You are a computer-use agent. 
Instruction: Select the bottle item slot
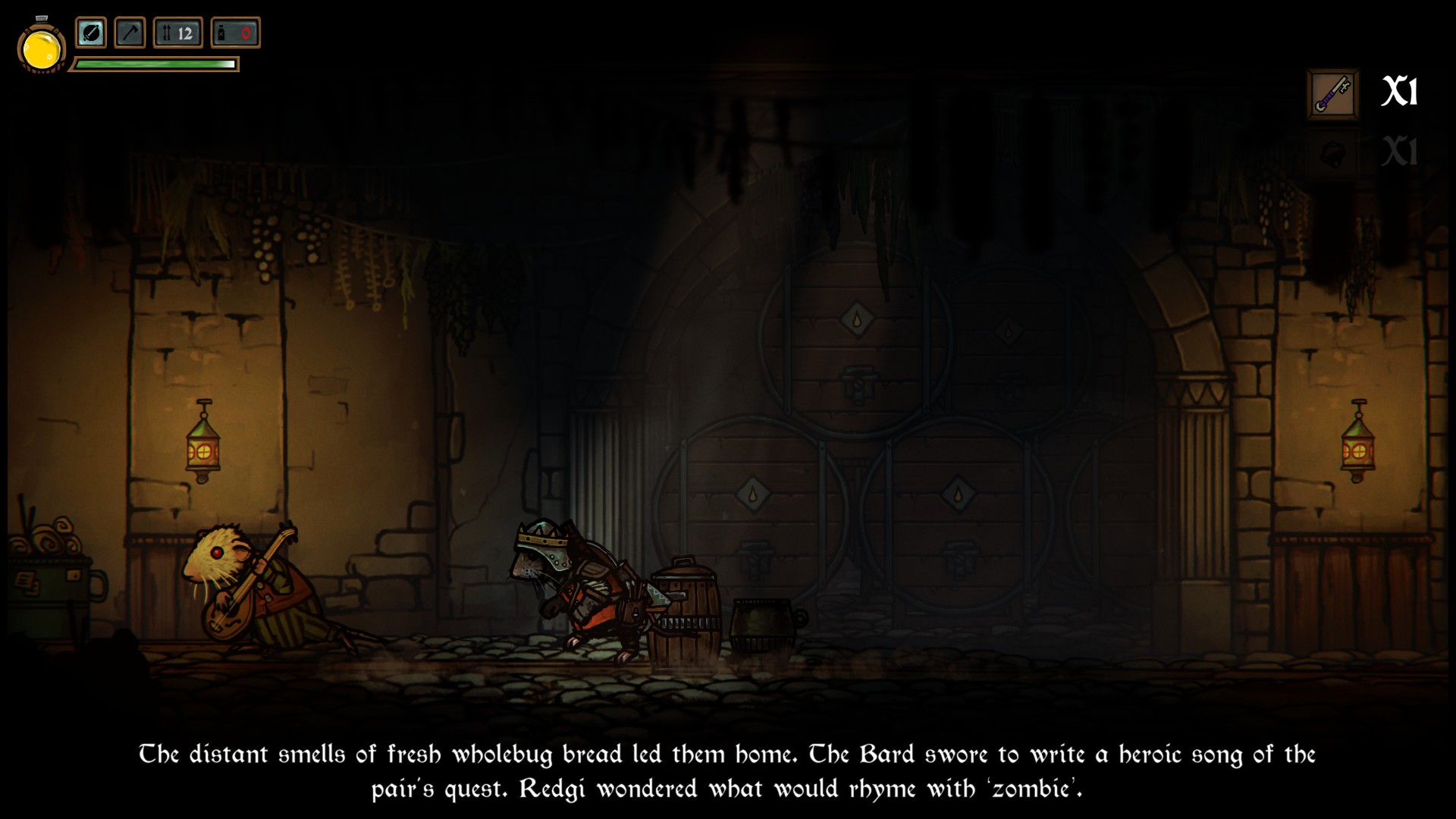[x=235, y=33]
